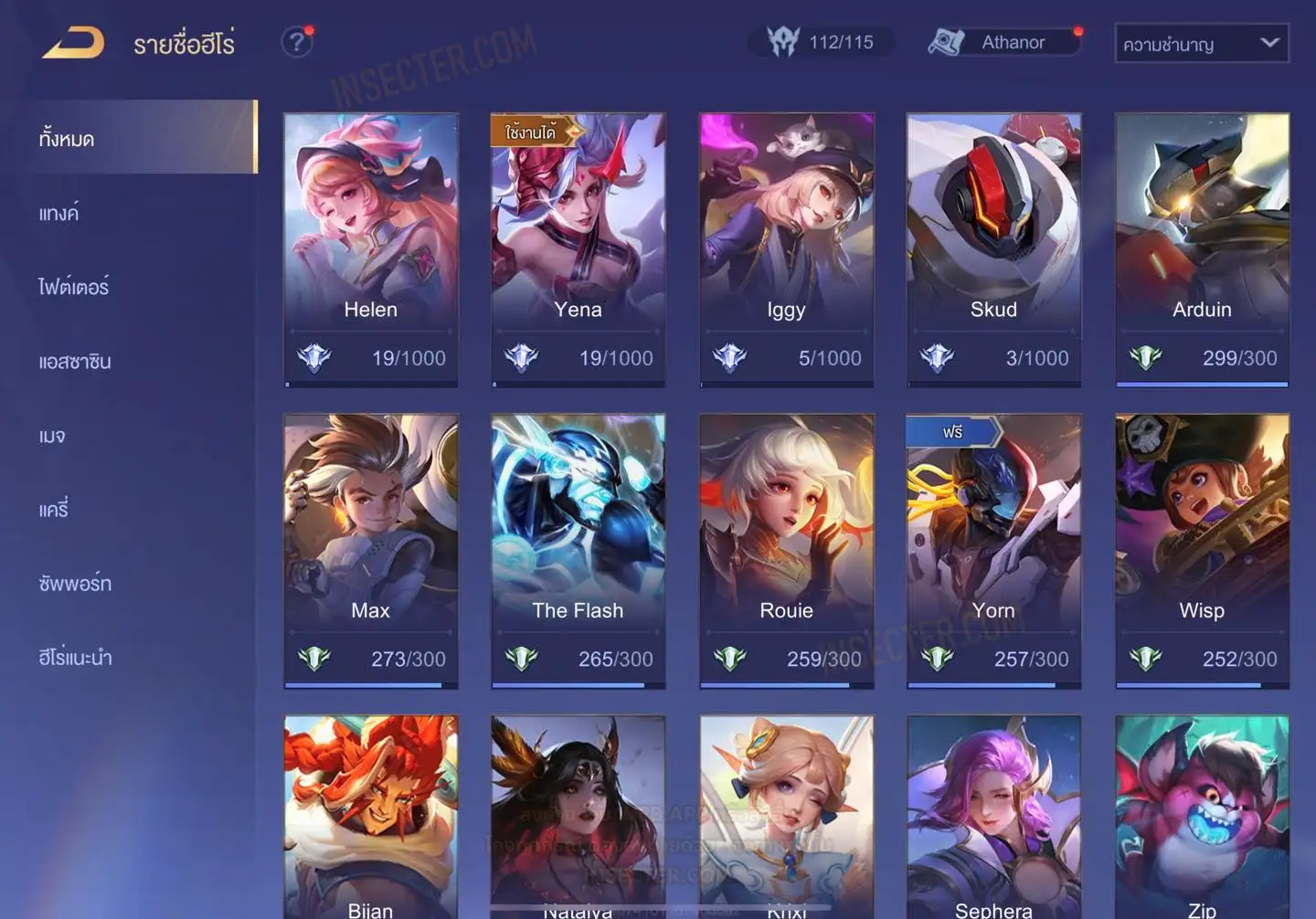Filter by แอสซาซิน tab
The width and height of the screenshot is (1316, 919).
75,362
